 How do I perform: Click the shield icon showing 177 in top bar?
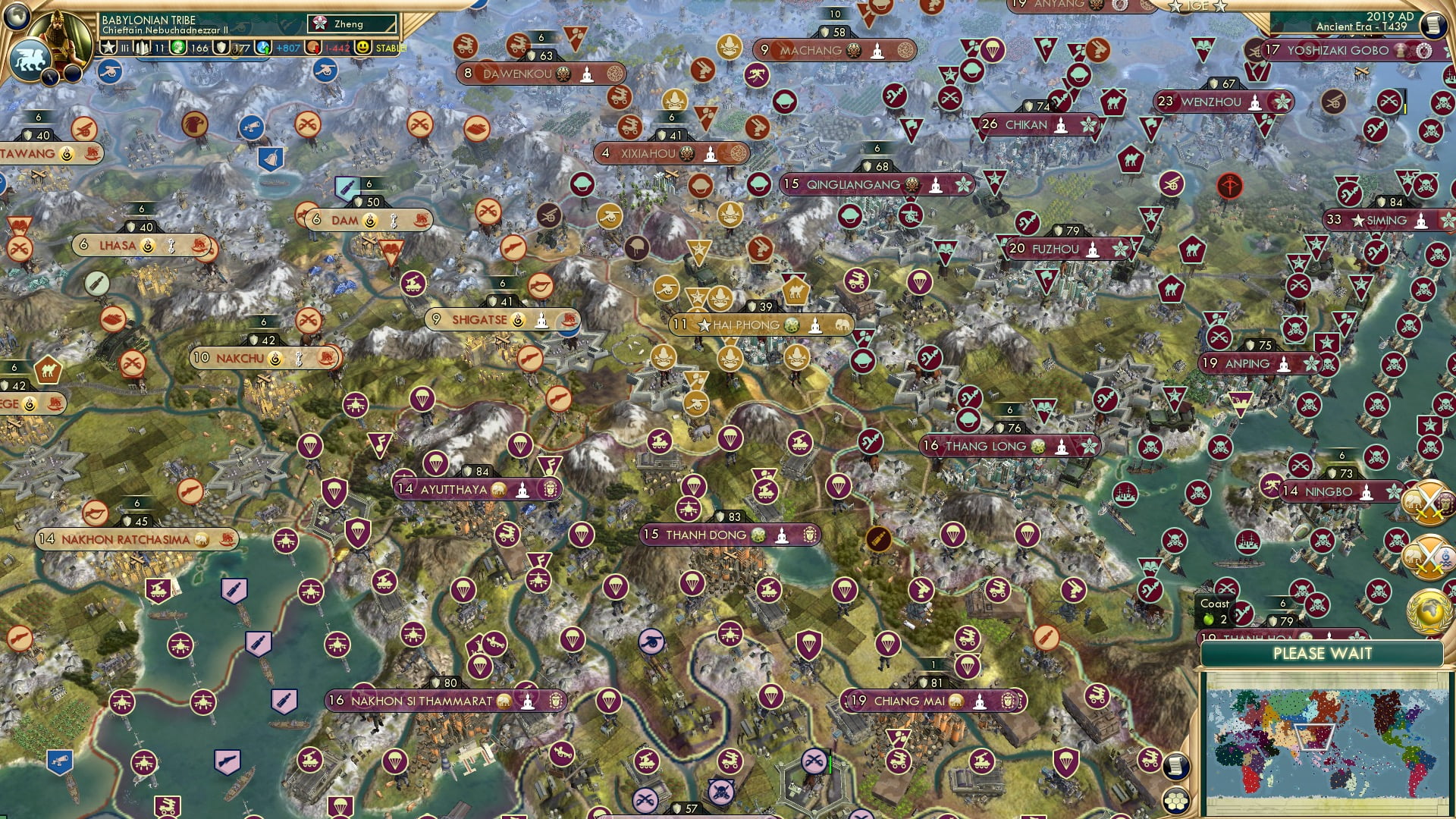click(220, 48)
